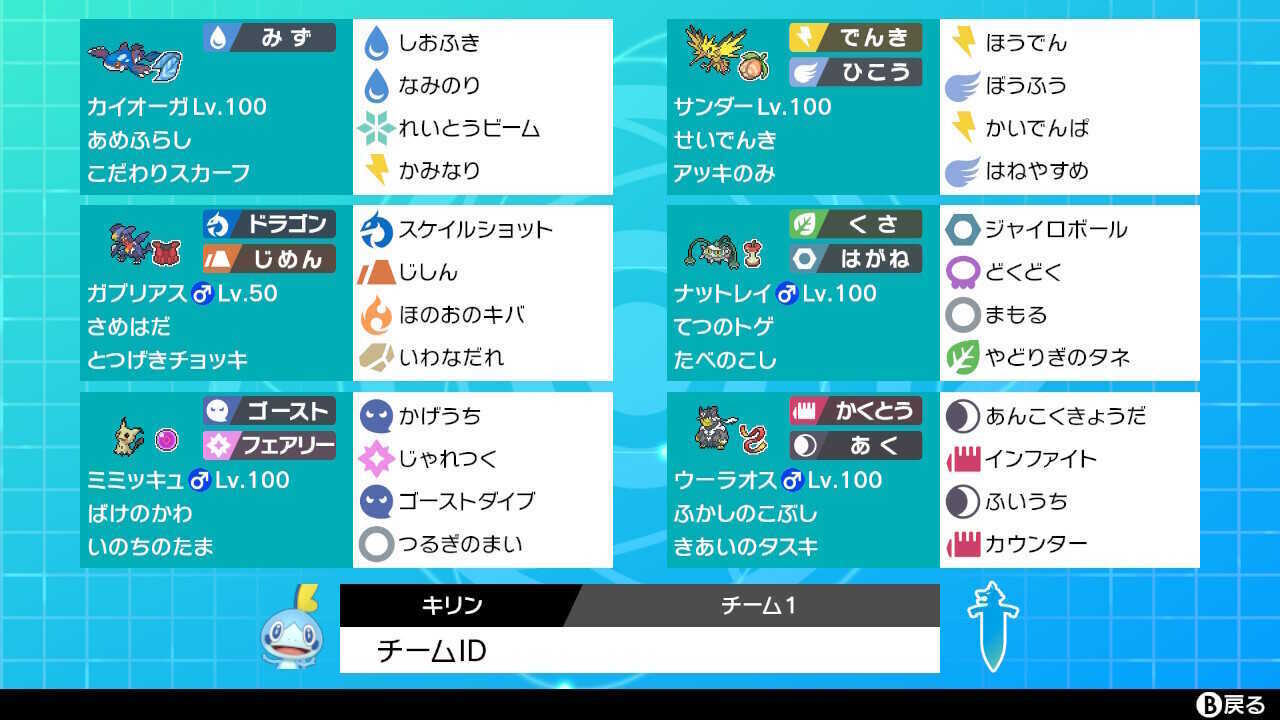Expand the ウーラオス entry panel
The image size is (1280, 720).
click(800, 478)
